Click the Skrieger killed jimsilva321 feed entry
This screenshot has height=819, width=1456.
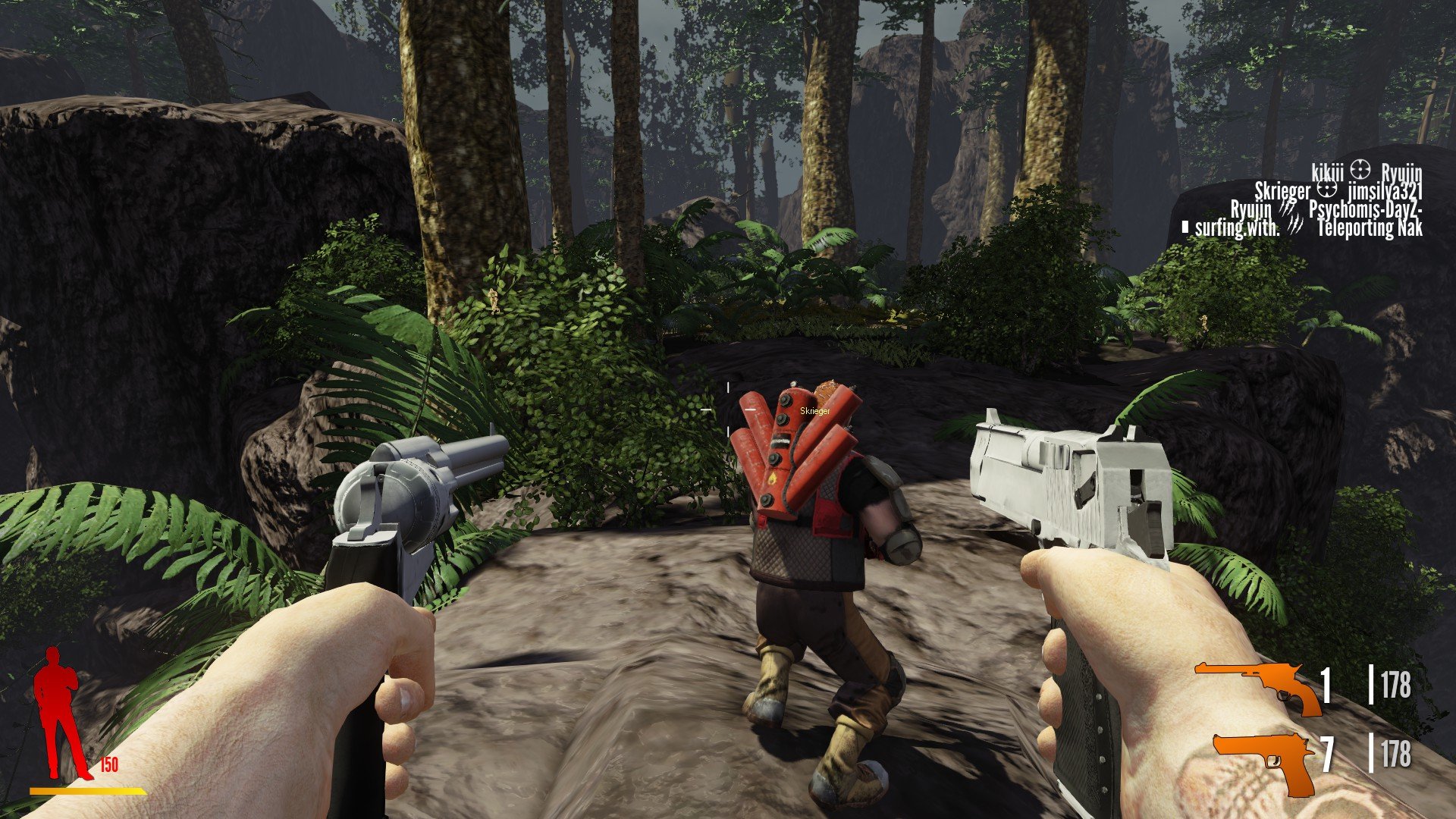pos(1338,191)
